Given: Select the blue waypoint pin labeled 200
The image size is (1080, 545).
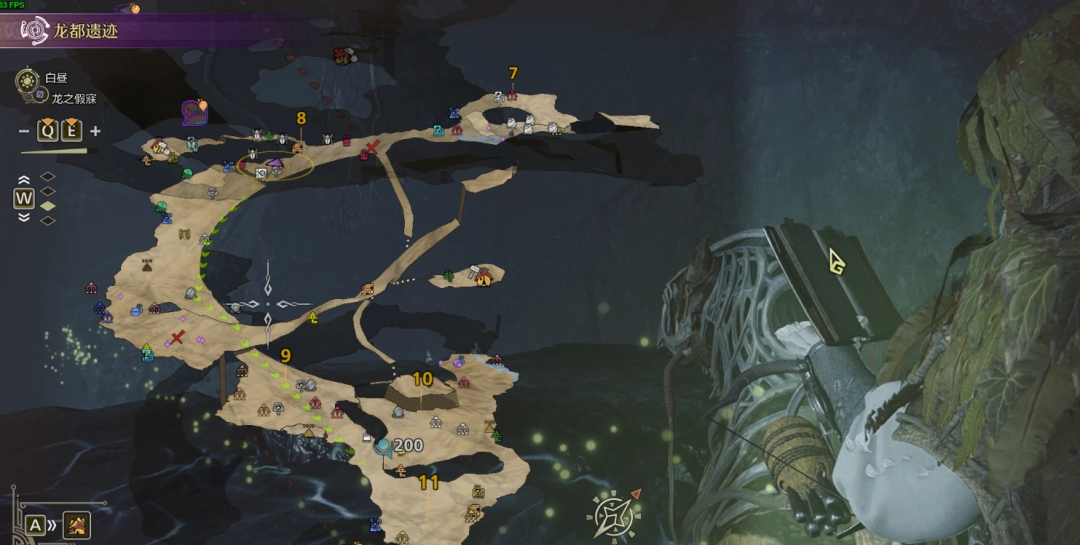Looking at the screenshot, I should 382,446.
